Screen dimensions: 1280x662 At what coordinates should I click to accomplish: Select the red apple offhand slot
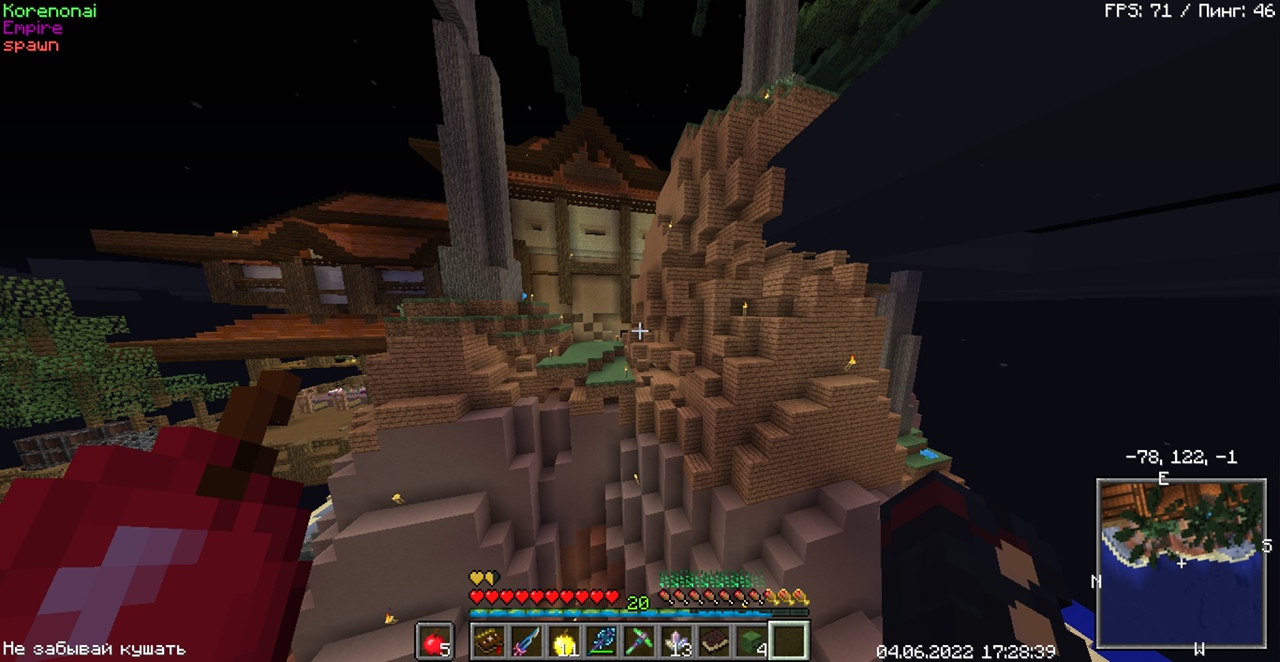point(434,641)
